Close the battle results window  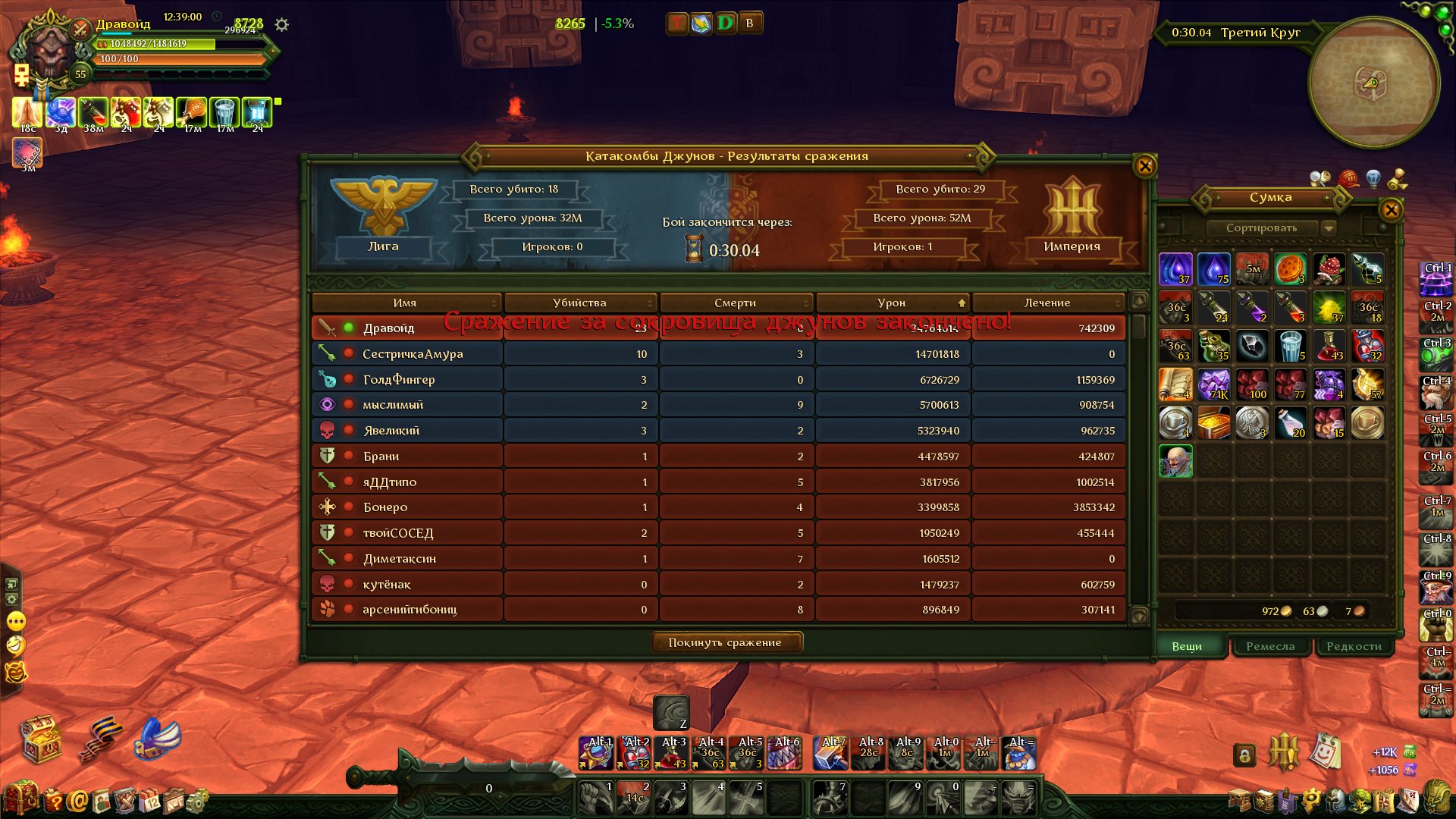click(1144, 166)
